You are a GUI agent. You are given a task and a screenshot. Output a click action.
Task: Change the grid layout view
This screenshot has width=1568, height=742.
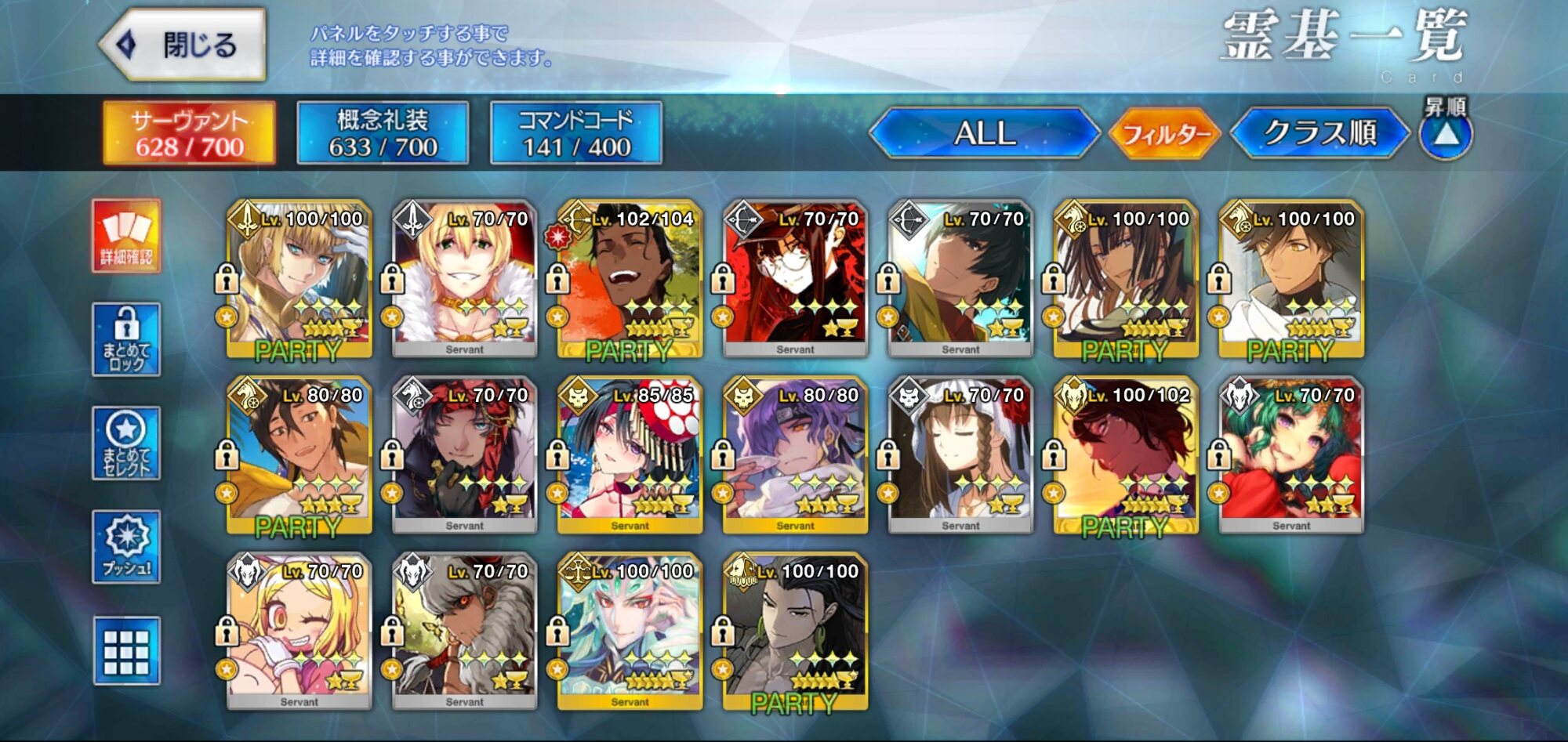(x=126, y=651)
